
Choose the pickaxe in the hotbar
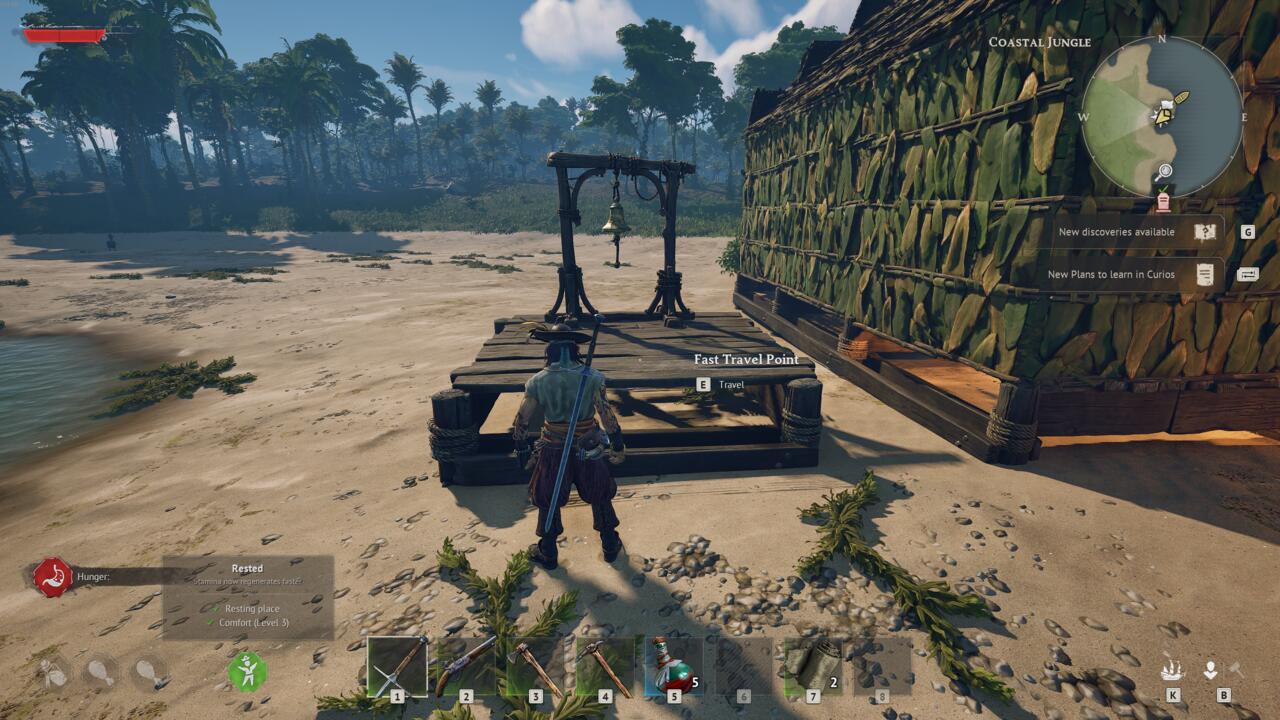pos(604,667)
